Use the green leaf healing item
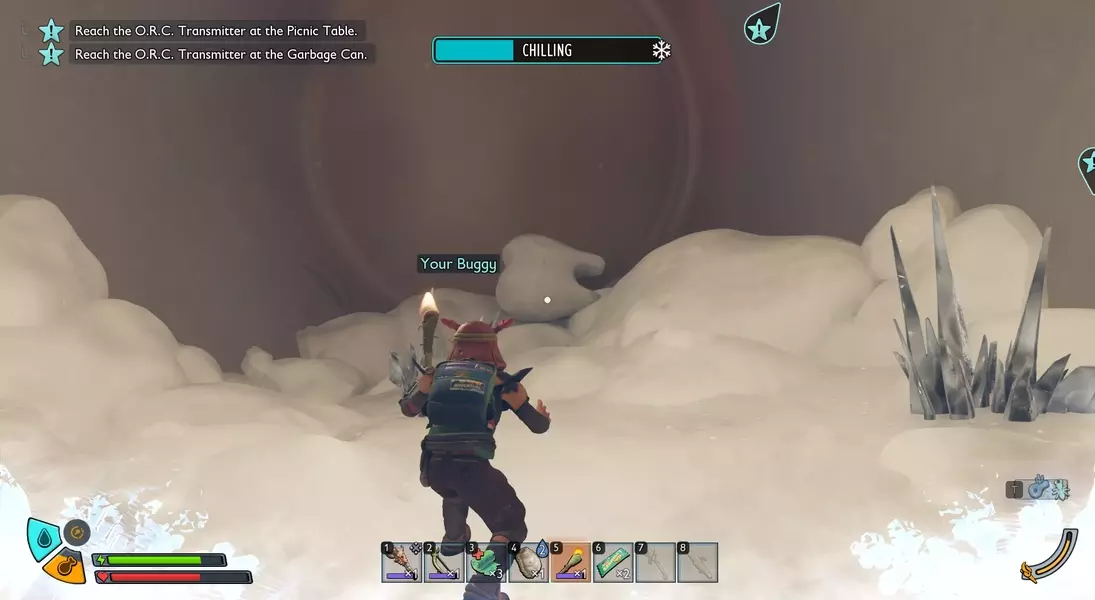 (x=486, y=563)
